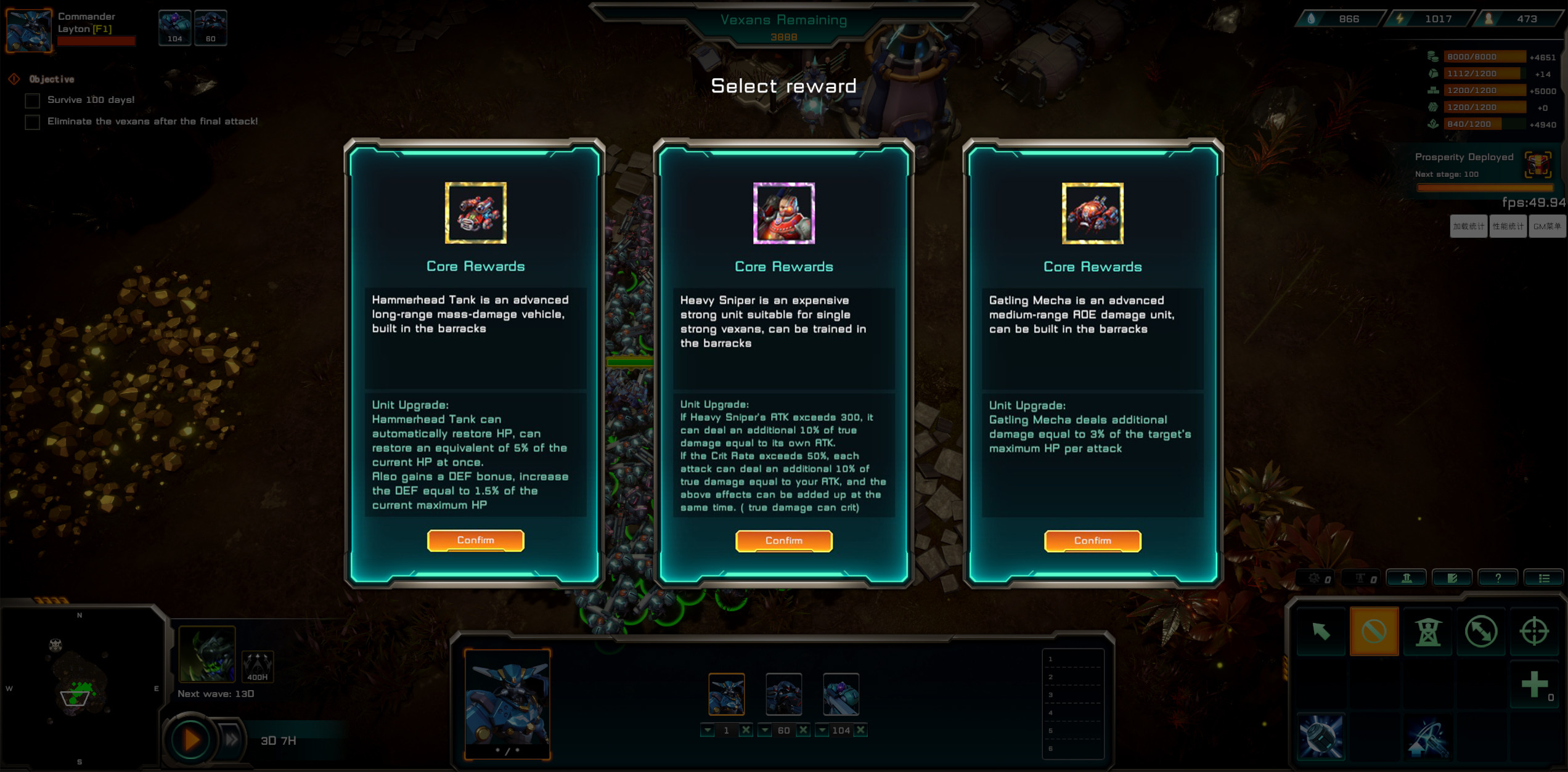Select the cursor arrow command tool
This screenshot has height=772, width=1568.
[1321, 631]
